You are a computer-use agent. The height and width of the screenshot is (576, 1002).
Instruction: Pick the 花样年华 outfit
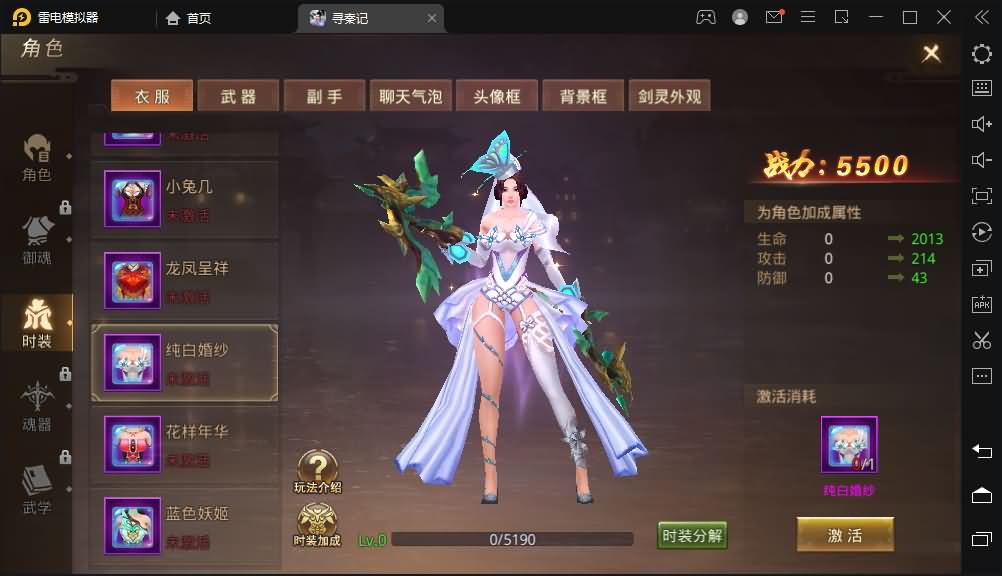point(185,445)
